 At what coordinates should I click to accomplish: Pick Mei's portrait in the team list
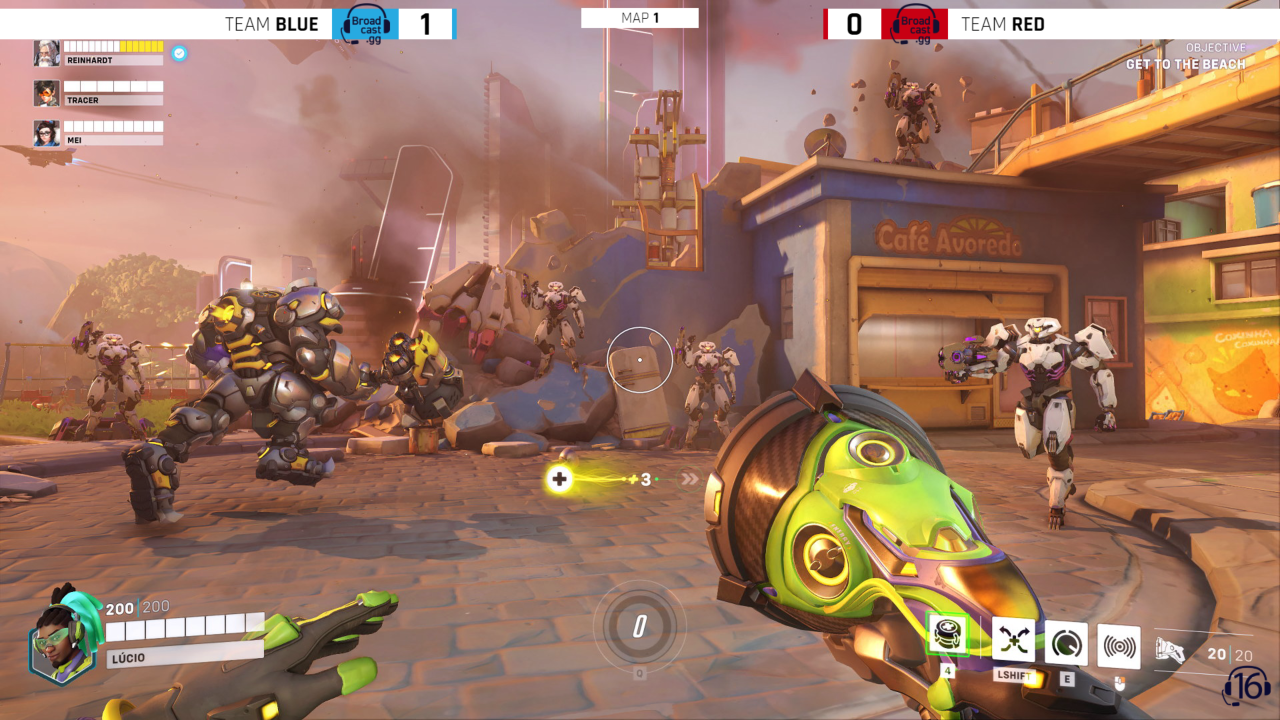point(46,133)
